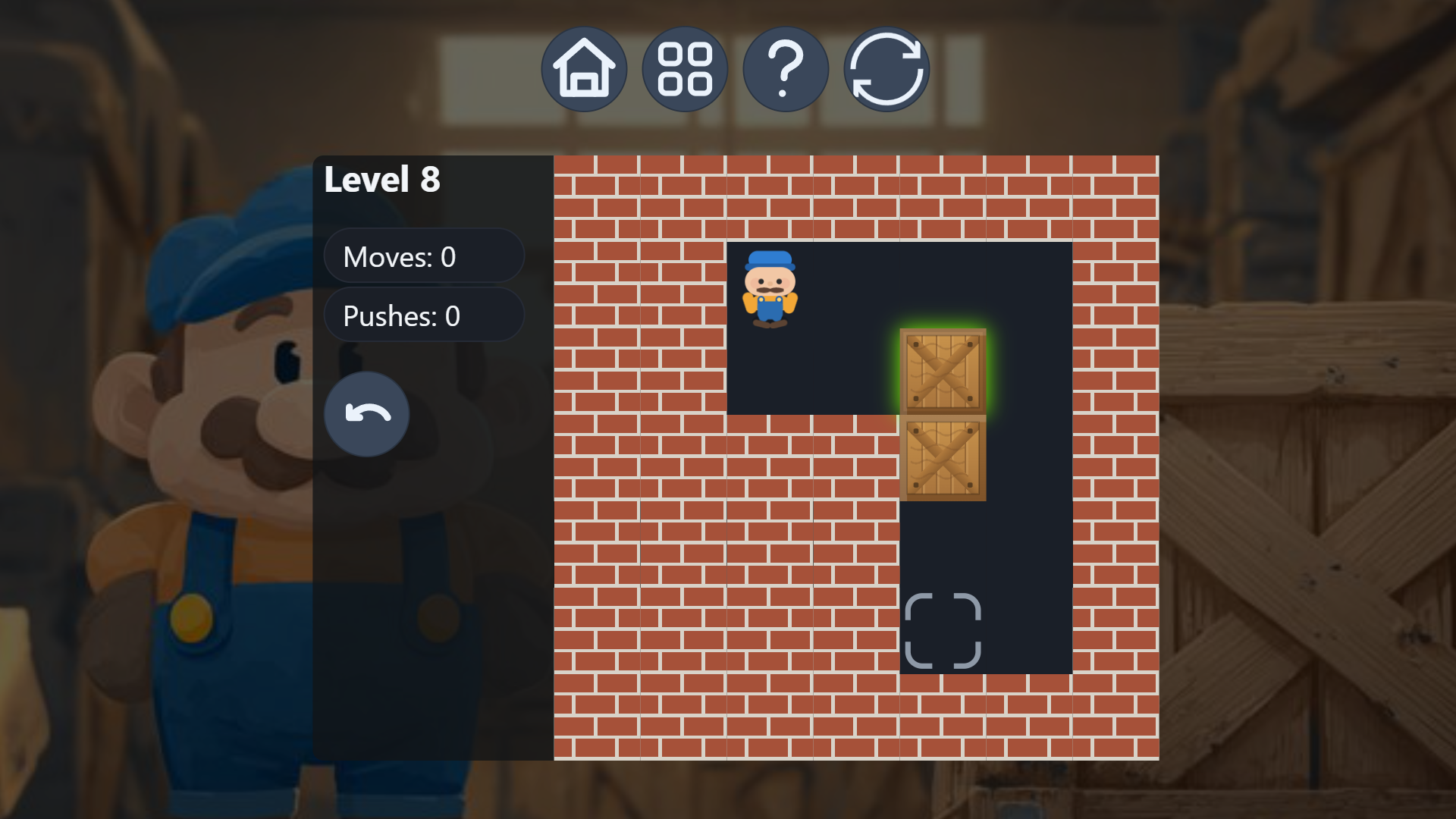Image resolution: width=1456 pixels, height=819 pixels.
Task: Click the floor tile below the player
Action: 770,372
